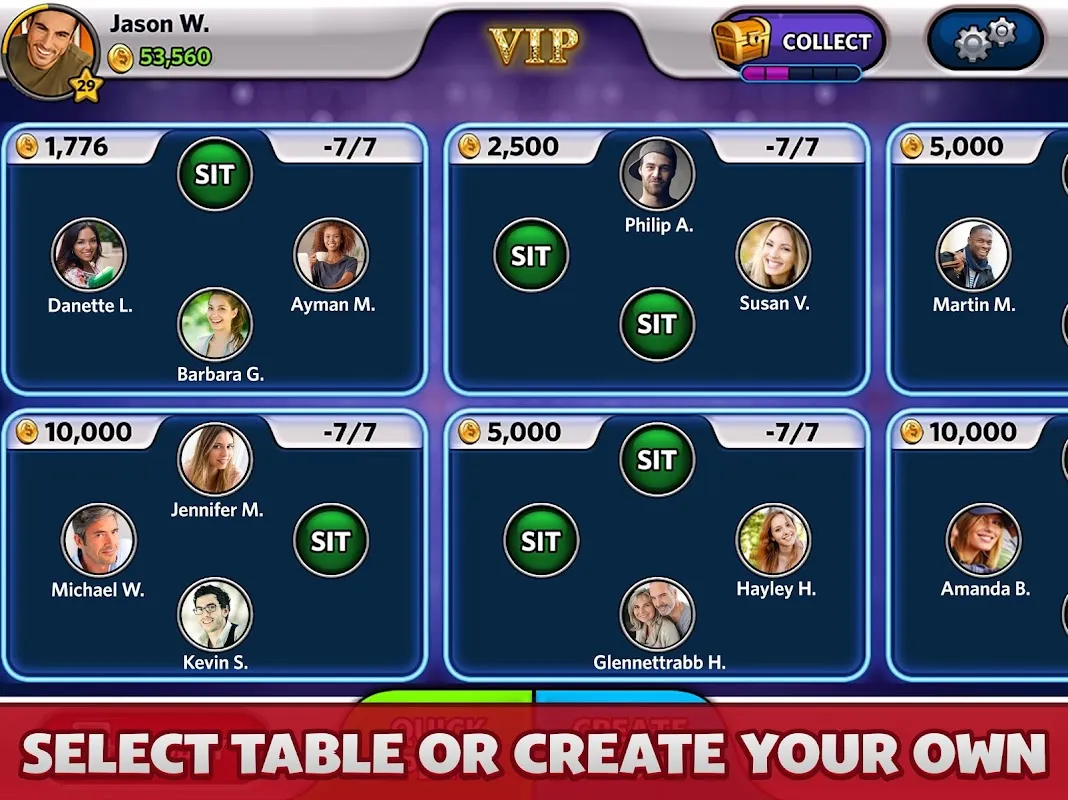View Danette L.'s player avatar
The height and width of the screenshot is (800, 1068).
[x=89, y=255]
